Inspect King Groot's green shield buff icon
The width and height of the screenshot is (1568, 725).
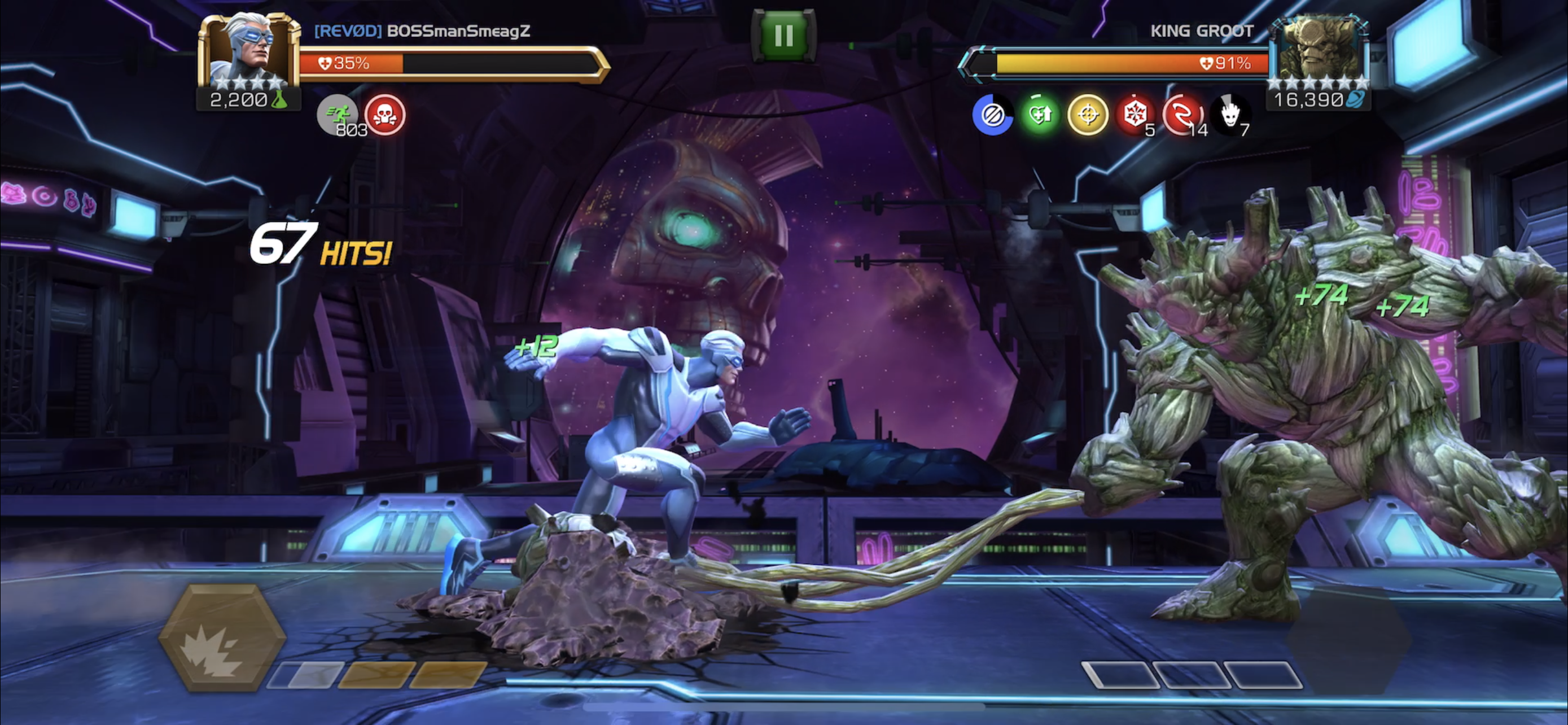click(x=1040, y=115)
